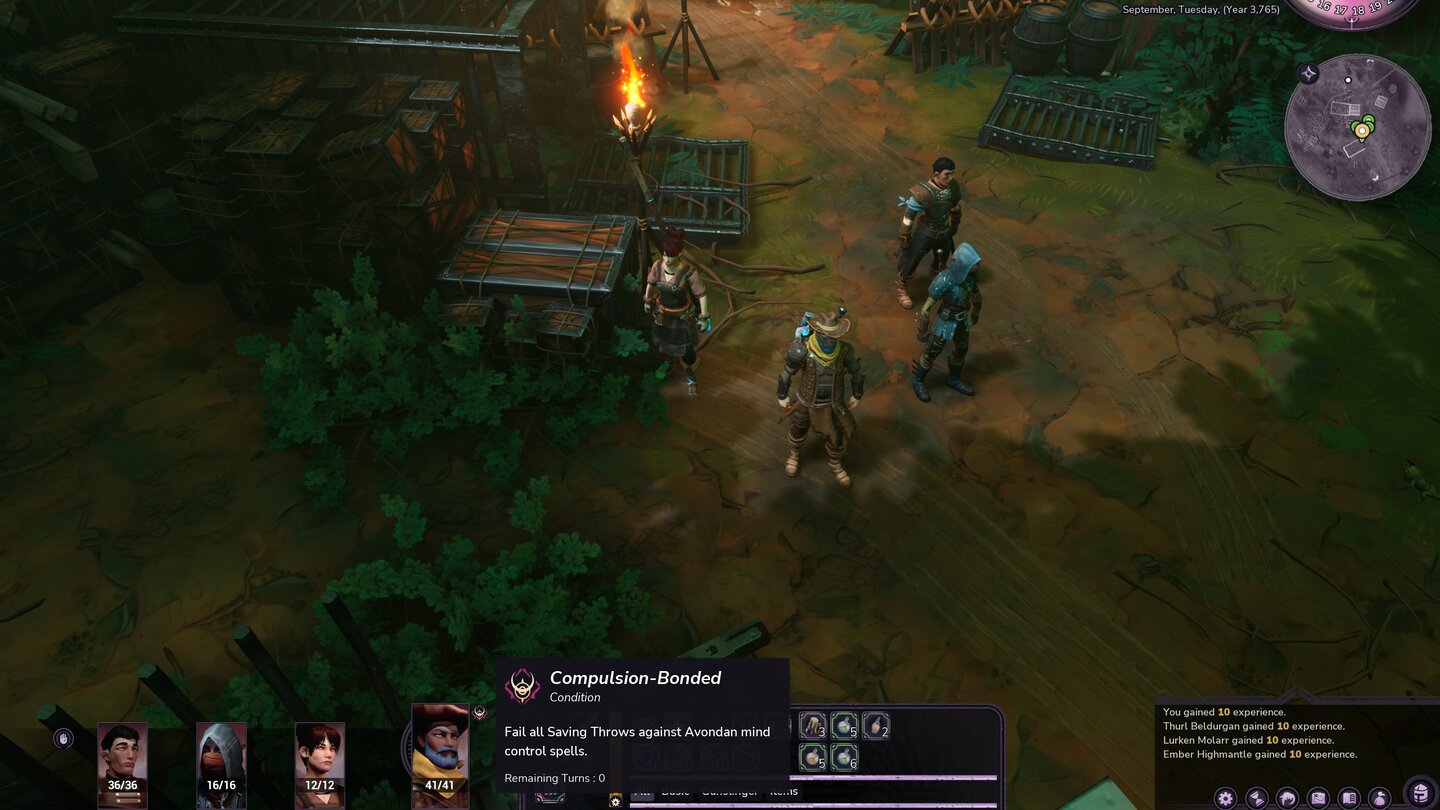Image resolution: width=1440 pixels, height=810 pixels.
Task: Click the large helmet inventory icon at bottom-right corner
Action: coord(1419,793)
